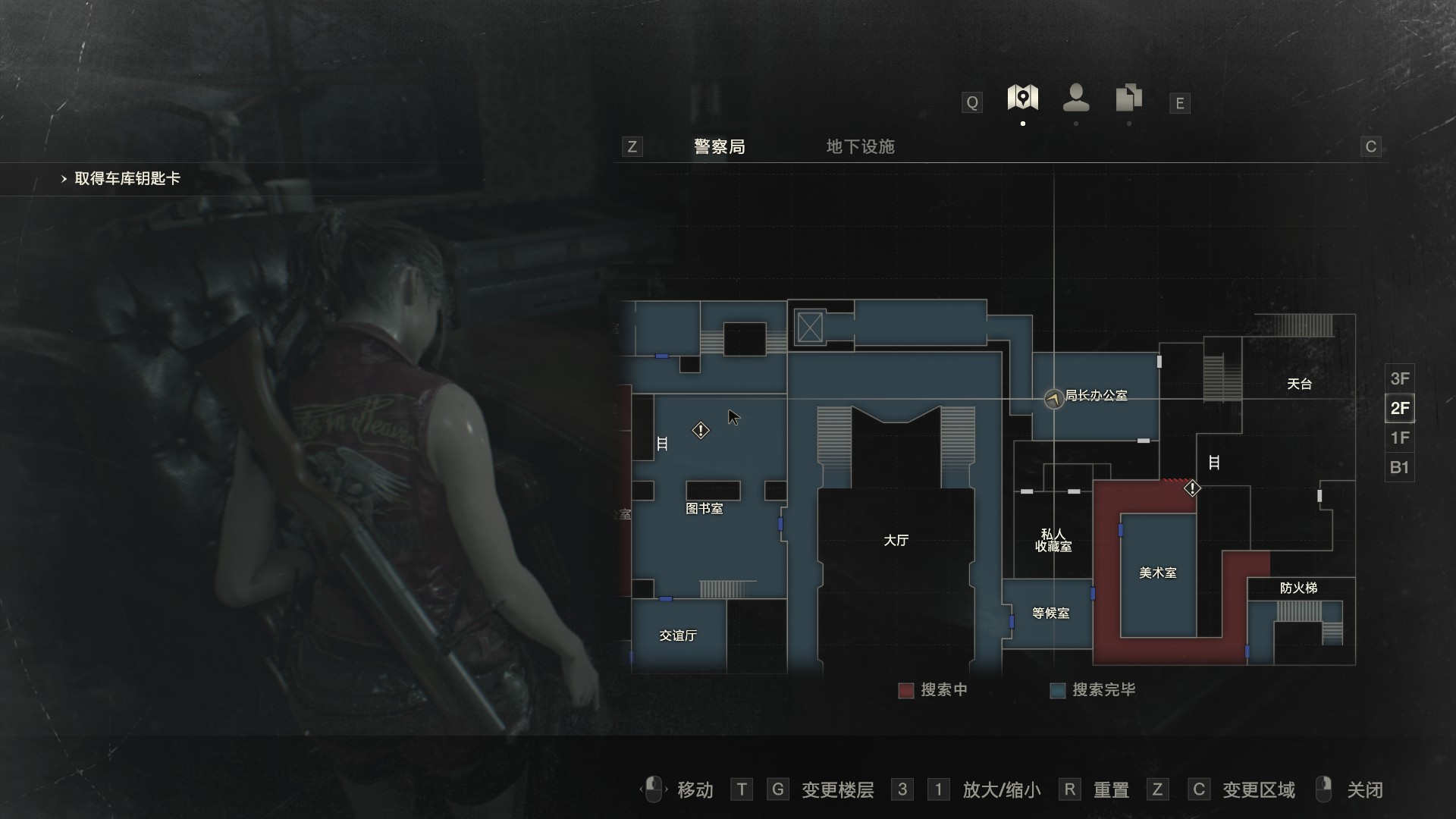Screen dimensions: 1456x819
Task: Change the map to floor 1F
Action: pyautogui.click(x=1399, y=438)
